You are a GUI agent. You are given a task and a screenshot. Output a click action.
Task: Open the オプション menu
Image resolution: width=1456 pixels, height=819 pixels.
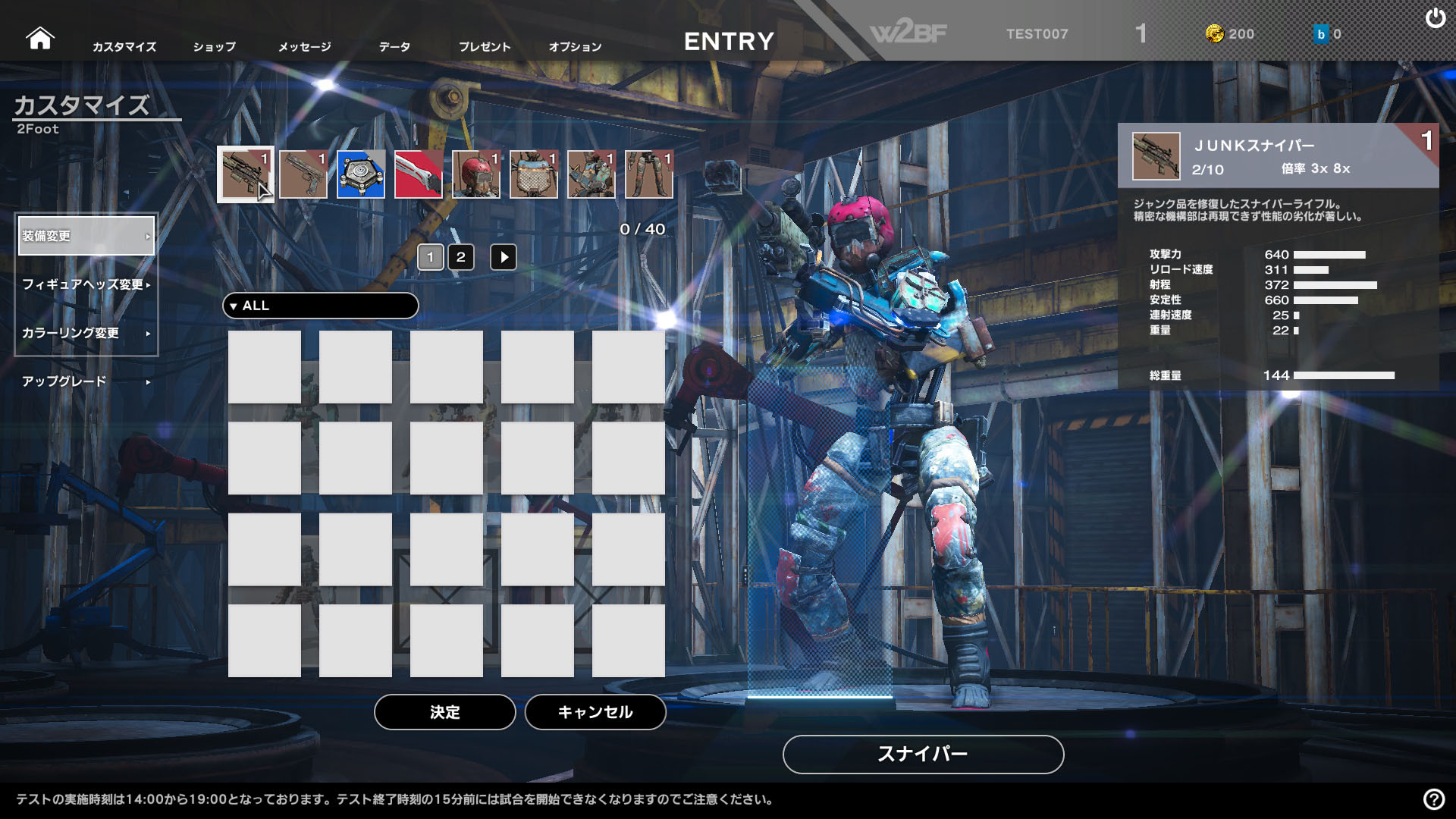pos(575,47)
